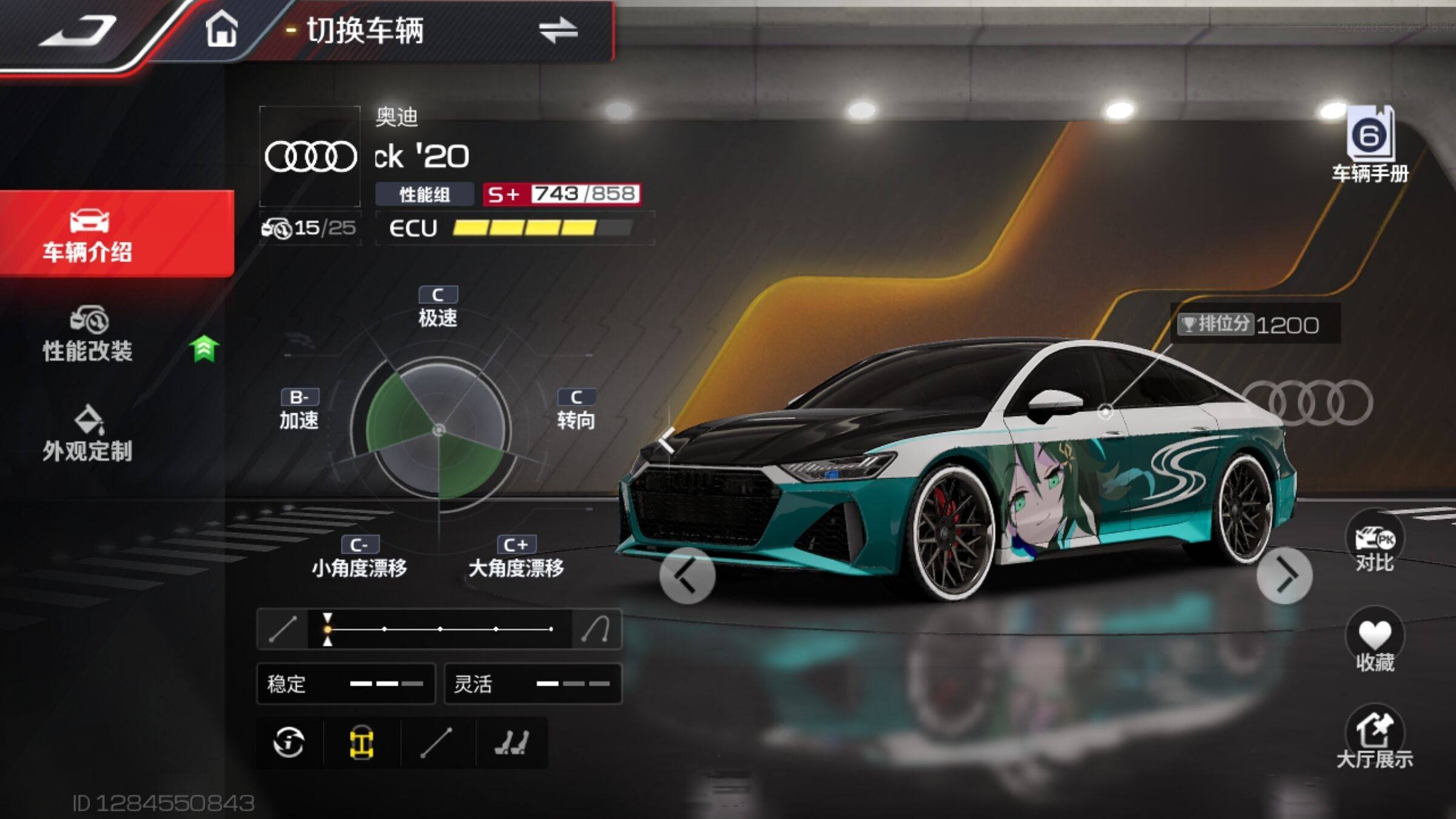Add car to favorites with 收藏
The image size is (1456, 819).
1374,643
